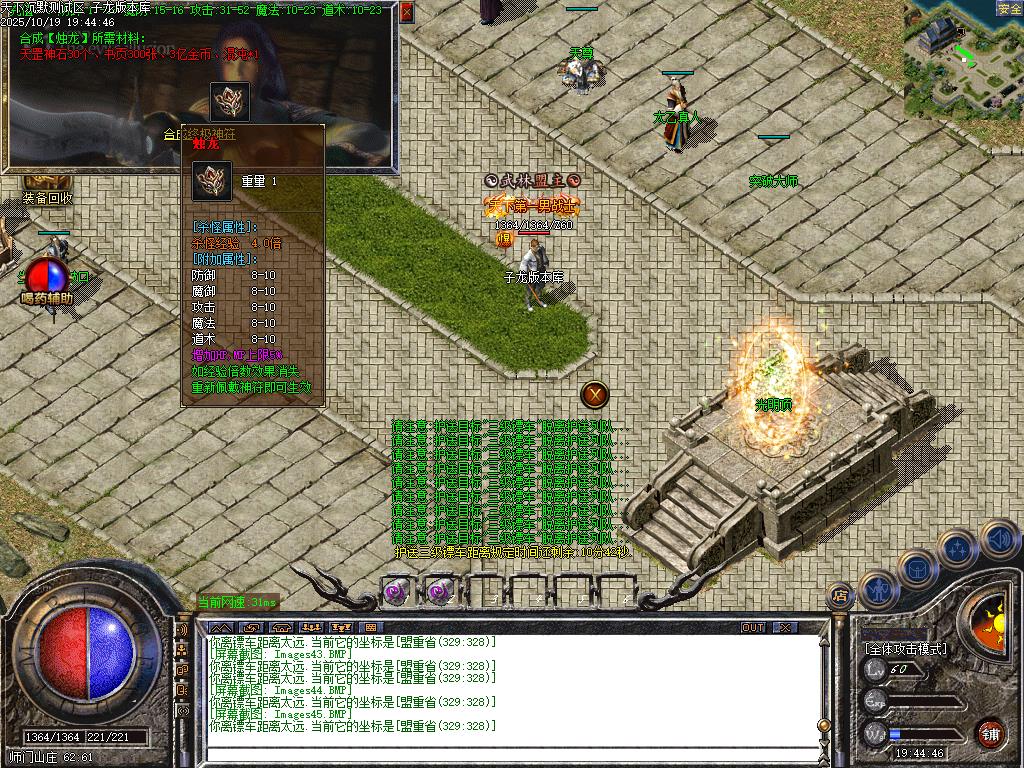The height and width of the screenshot is (768, 1024).
Task: Toggle the sound speaker button
Action: (x=998, y=538)
